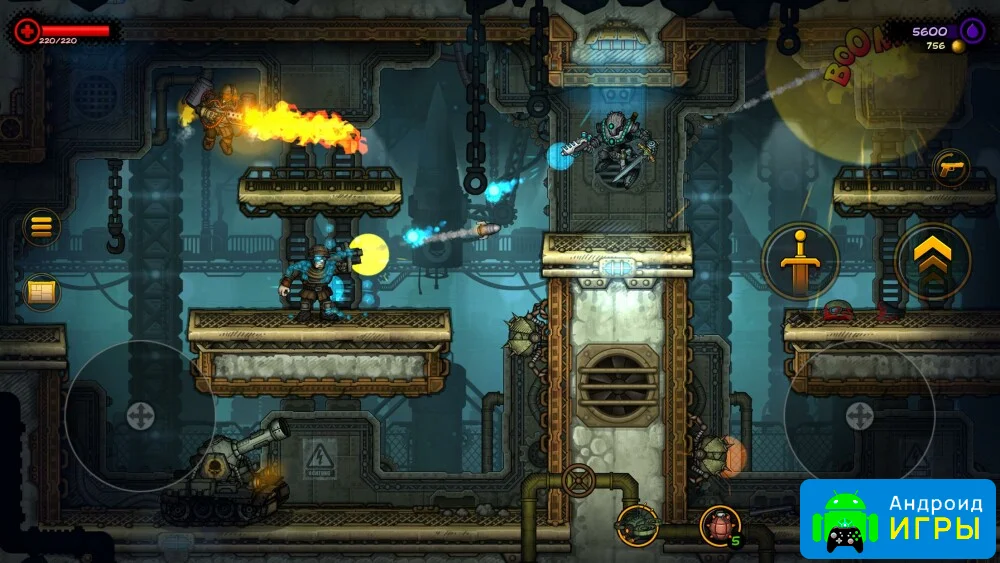
Task: Click the Андроид ИГРЫ watermark logo
Action: click(x=897, y=518)
